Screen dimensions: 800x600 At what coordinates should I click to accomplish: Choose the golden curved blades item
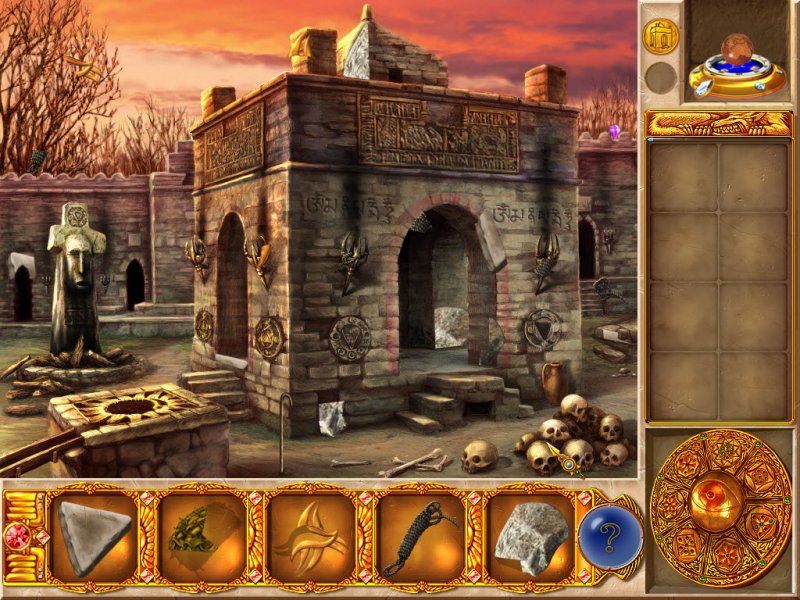pyautogui.click(x=311, y=537)
